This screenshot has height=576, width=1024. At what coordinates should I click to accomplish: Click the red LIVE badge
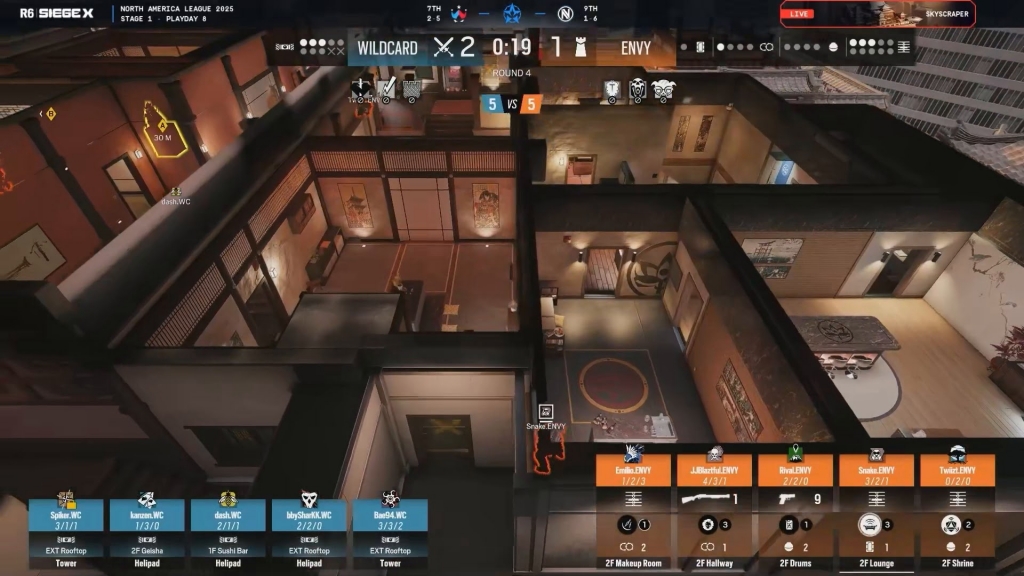(799, 14)
